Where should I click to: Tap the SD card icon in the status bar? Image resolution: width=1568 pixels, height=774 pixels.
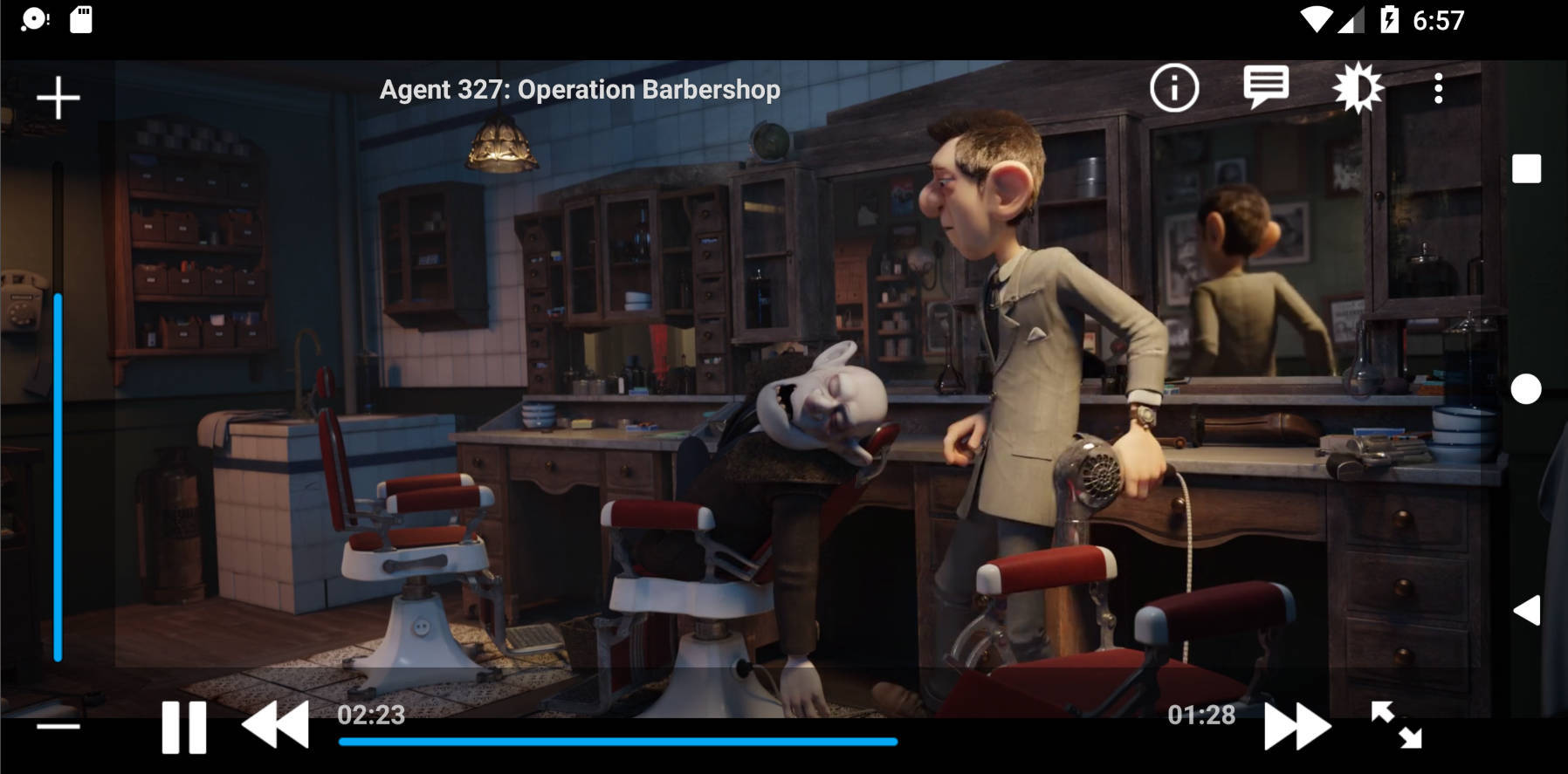tap(80, 19)
